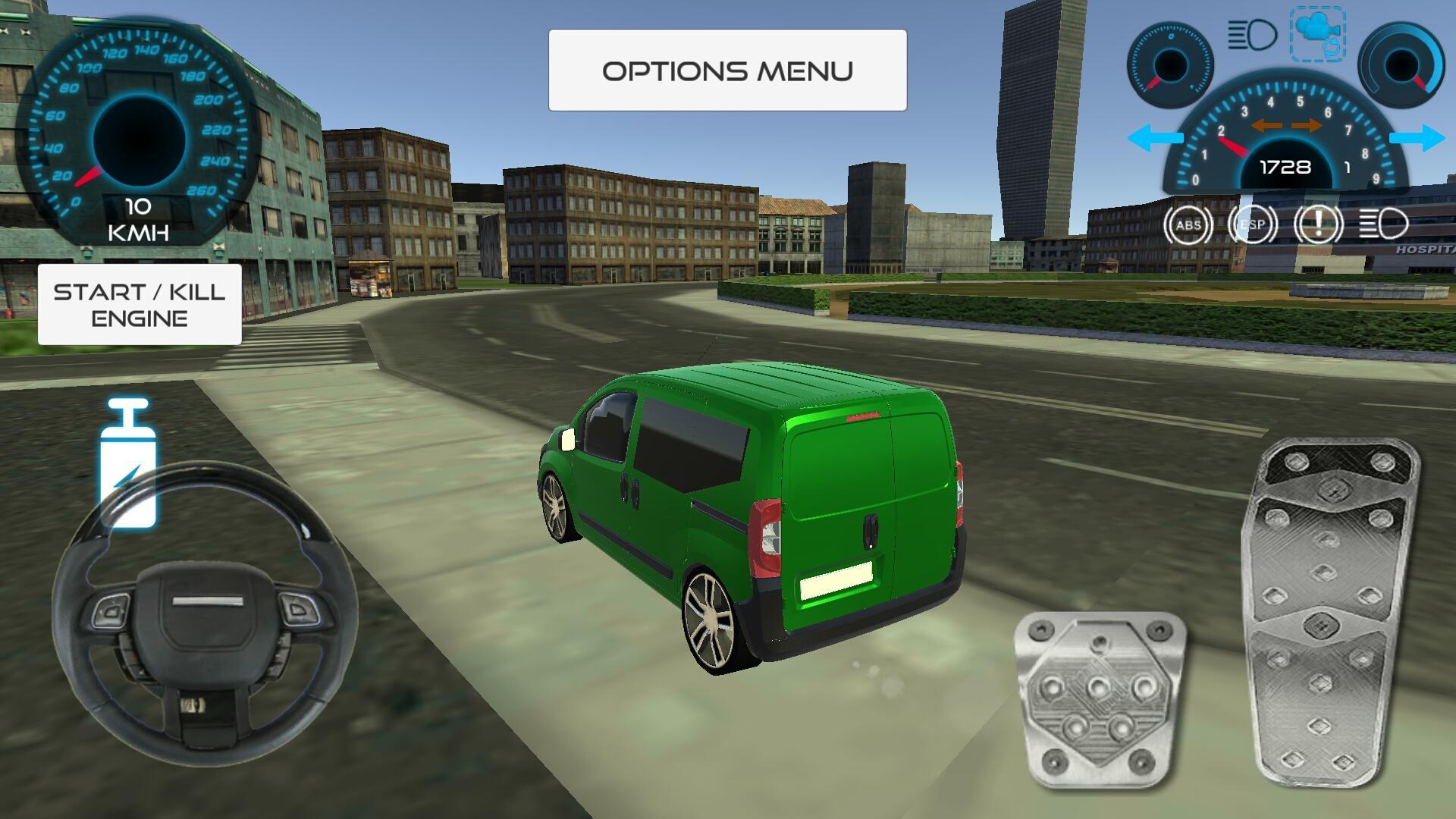Open the Options Menu
Viewport: 1456px width, 819px height.
point(726,70)
